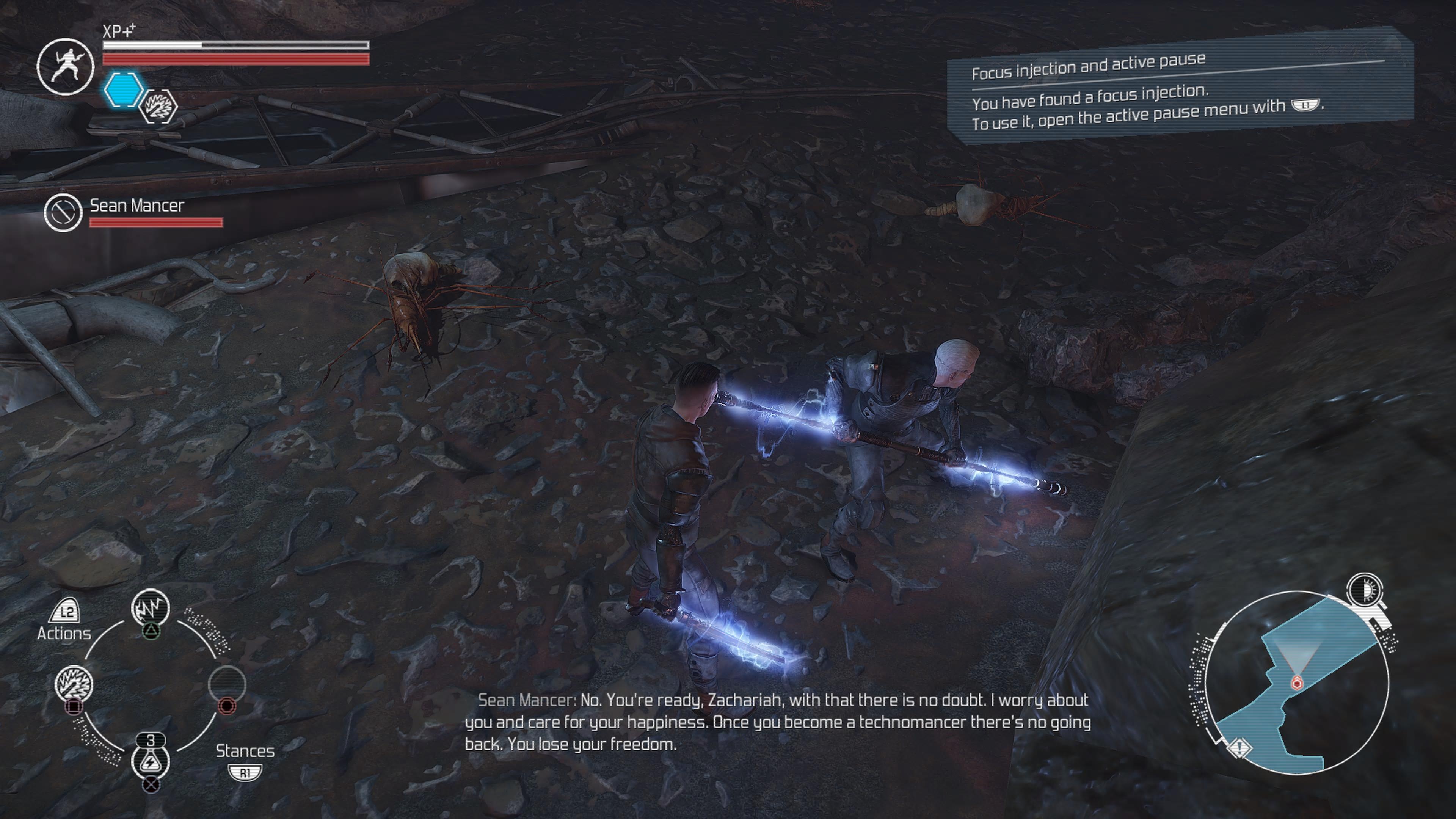The width and height of the screenshot is (1456, 819).
Task: Select the empty ability slot on the action wheel
Action: click(227, 683)
